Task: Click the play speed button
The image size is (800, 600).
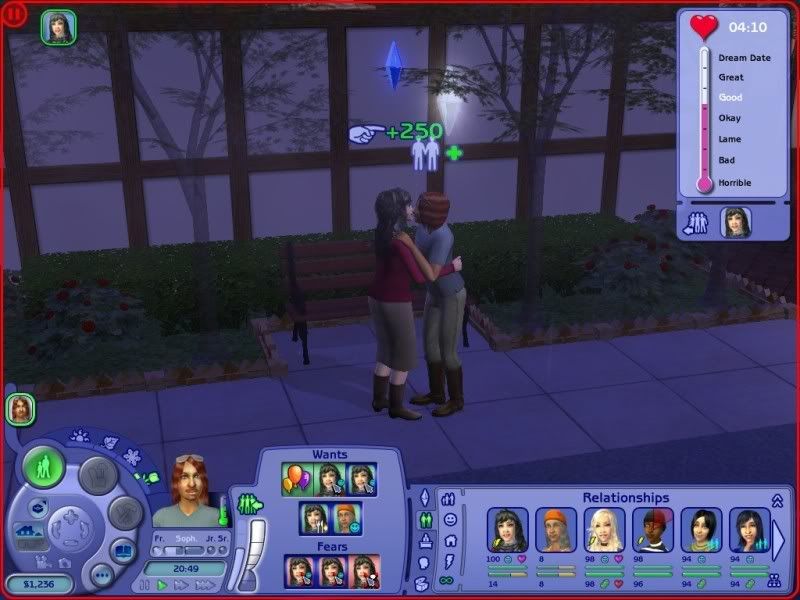Action: (160, 585)
